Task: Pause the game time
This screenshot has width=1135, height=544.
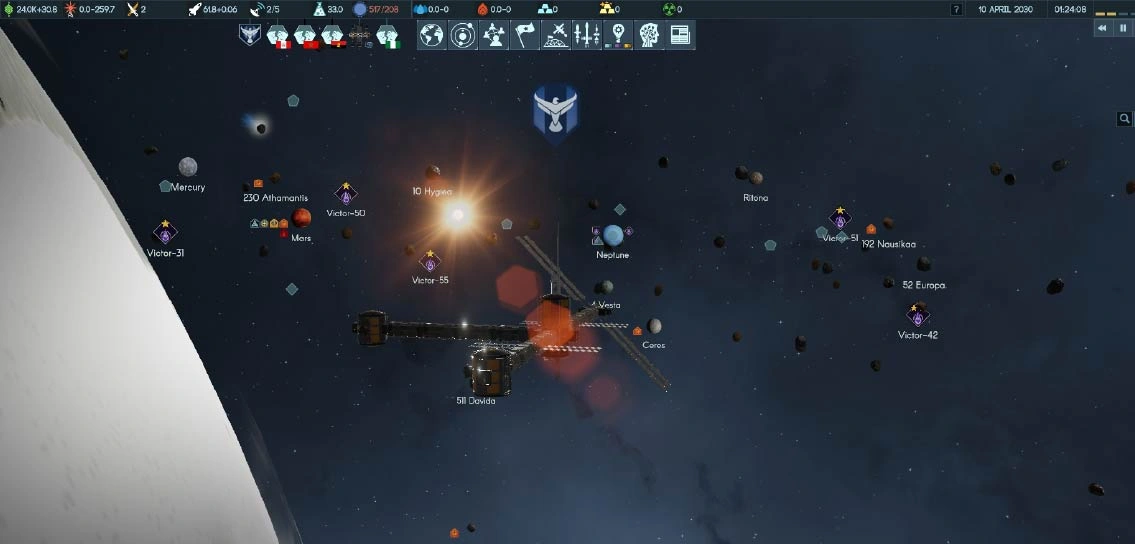Action: [1122, 29]
